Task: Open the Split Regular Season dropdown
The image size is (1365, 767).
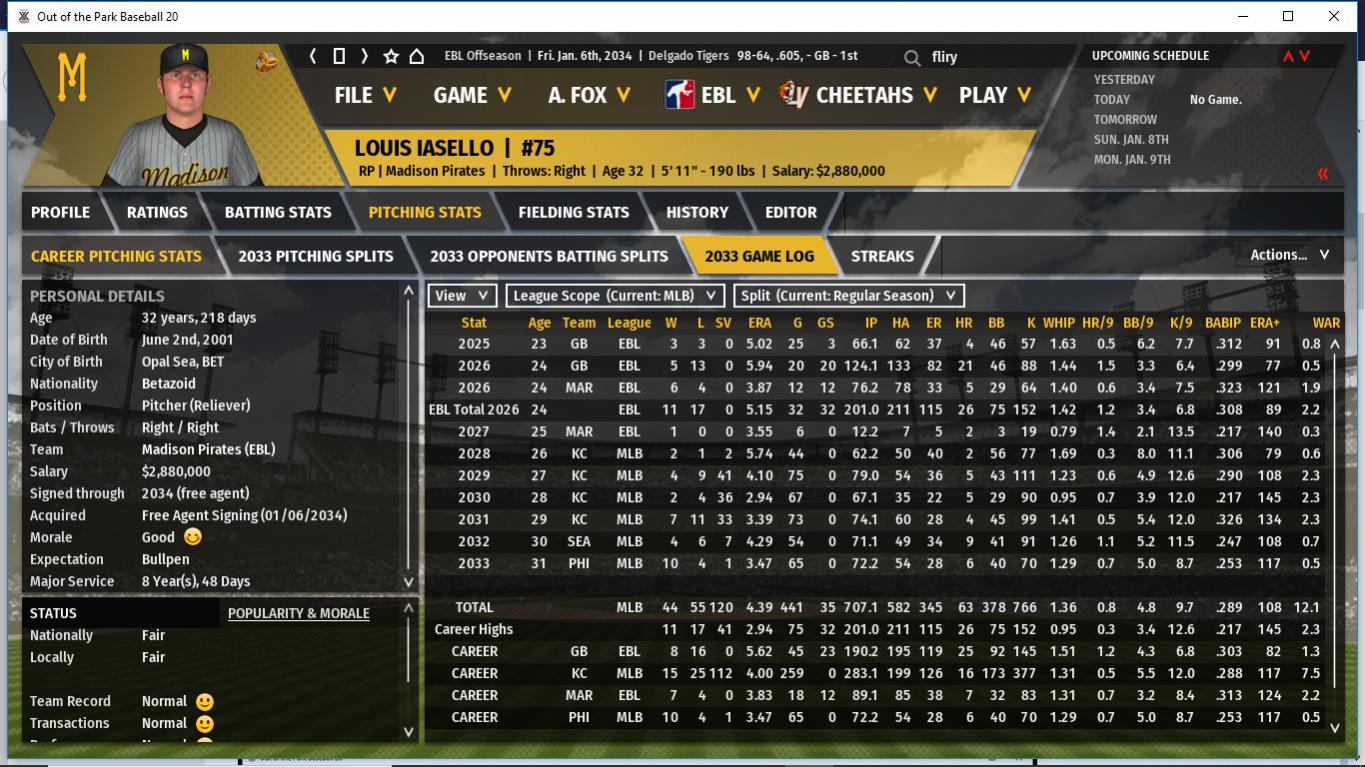Action: (849, 296)
